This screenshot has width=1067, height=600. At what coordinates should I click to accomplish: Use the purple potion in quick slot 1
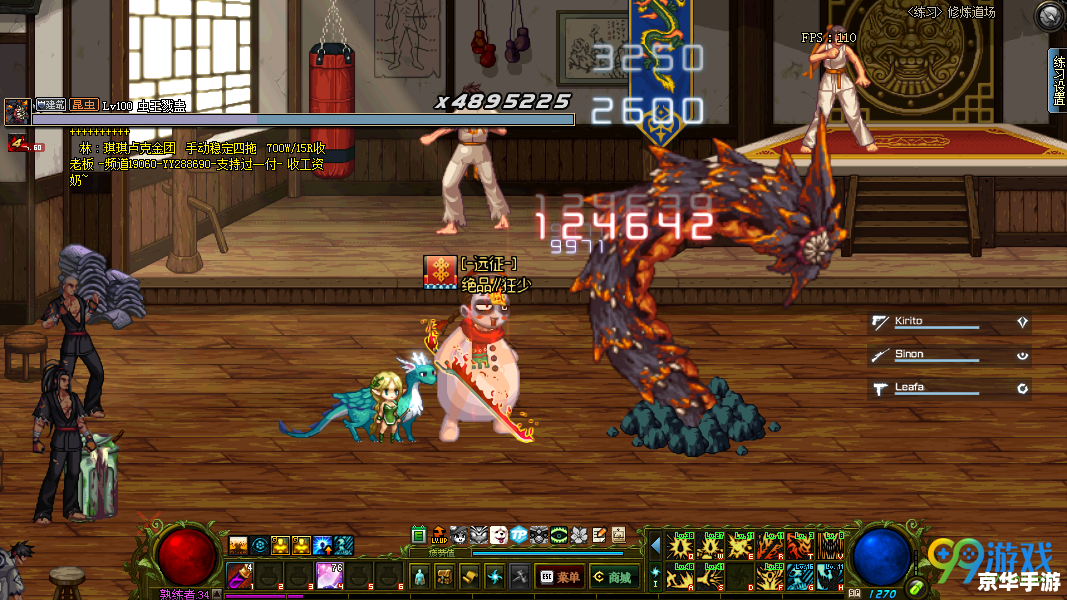tap(240, 575)
